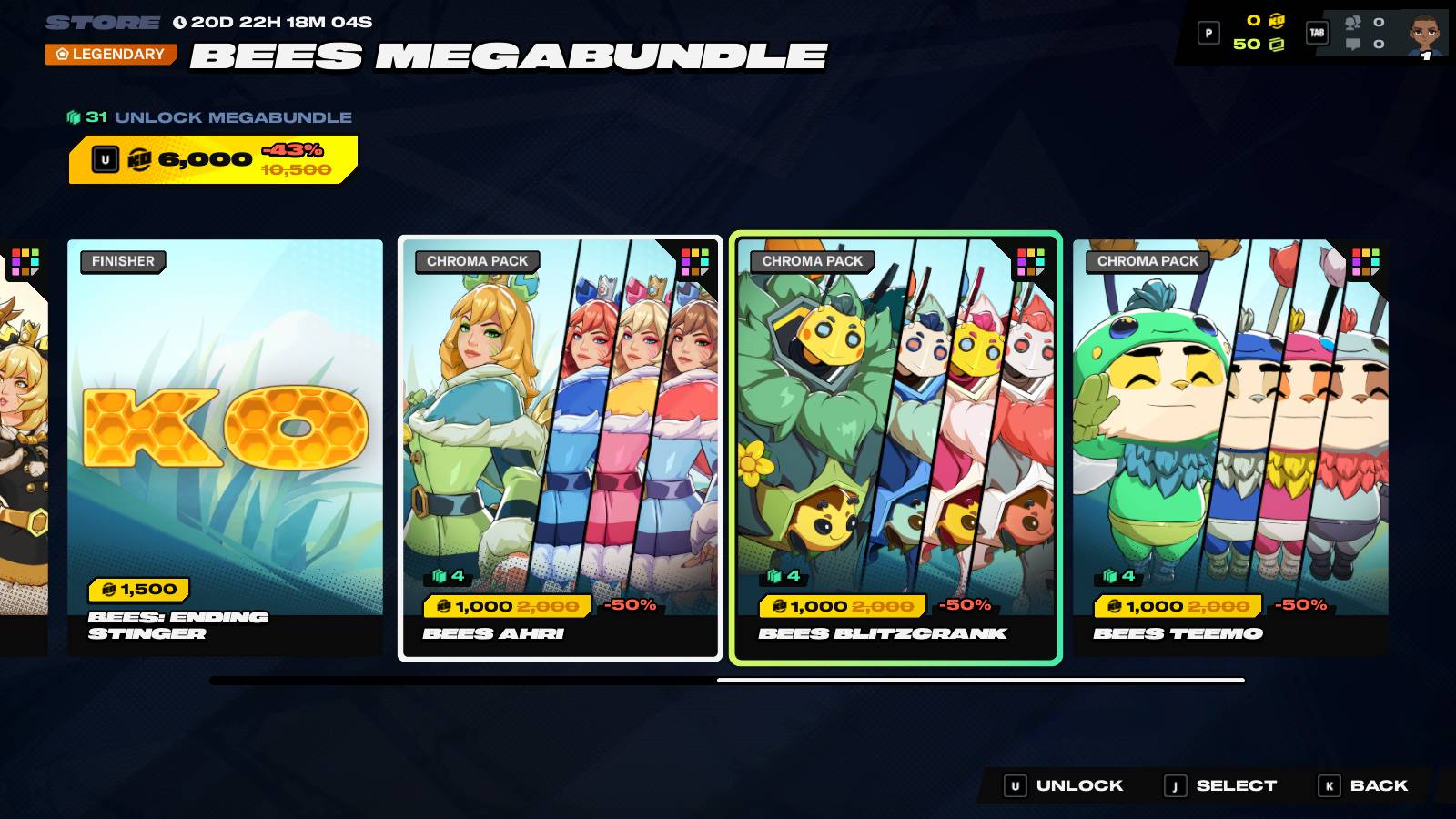Choose the Bees Ahri chroma pack
Image resolution: width=1456 pixels, height=819 pixels.
point(560,446)
